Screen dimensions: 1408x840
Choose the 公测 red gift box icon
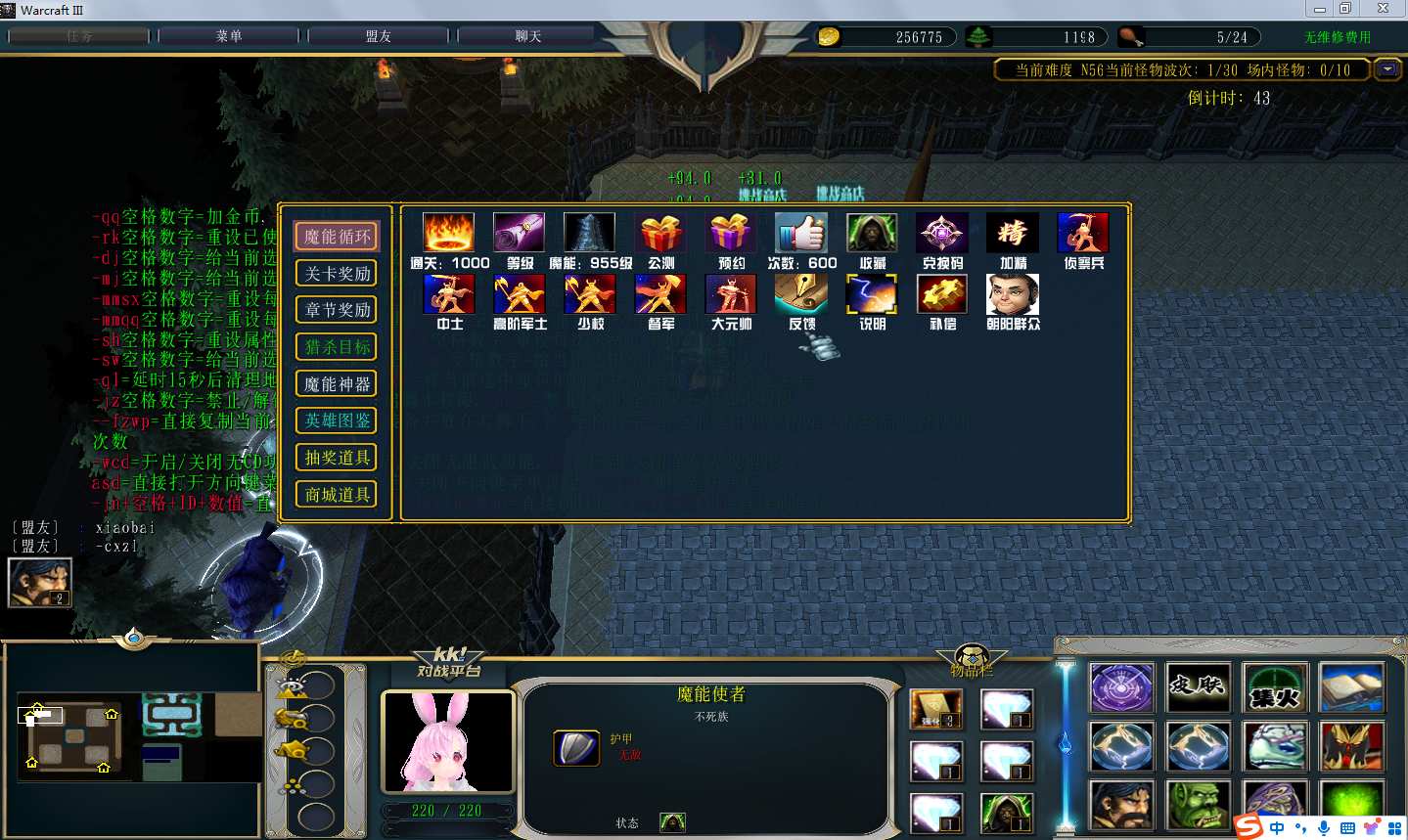(660, 234)
